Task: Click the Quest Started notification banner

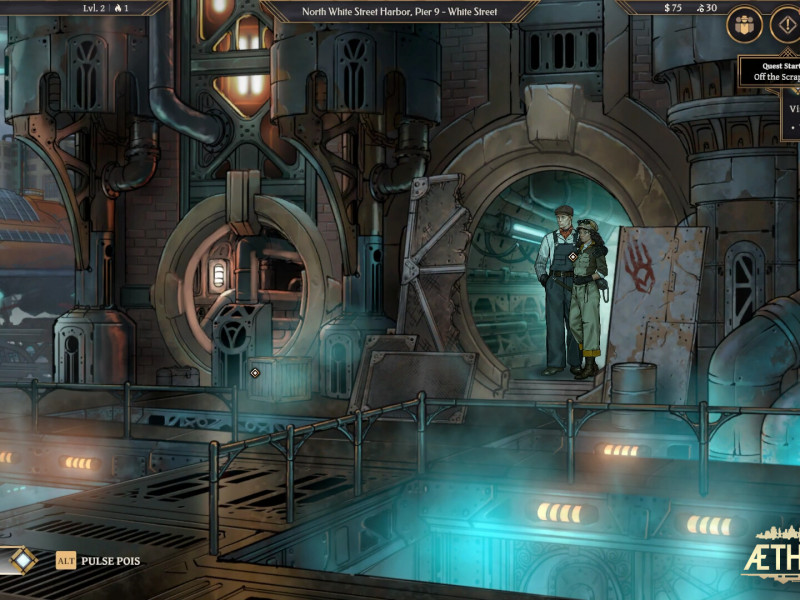Action: [770, 71]
